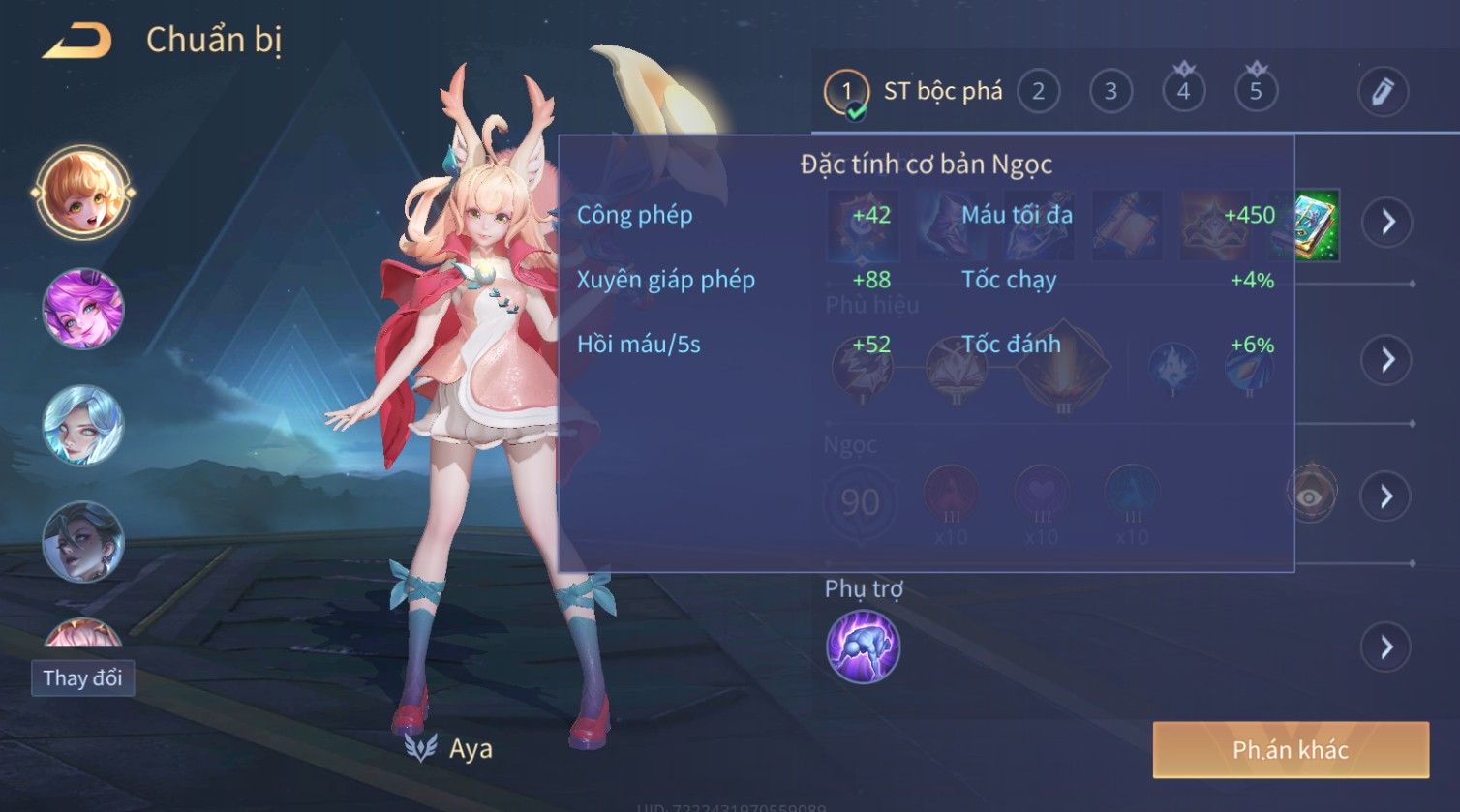1460x812 pixels.
Task: Go back using the return arrow
Action: coord(77,41)
